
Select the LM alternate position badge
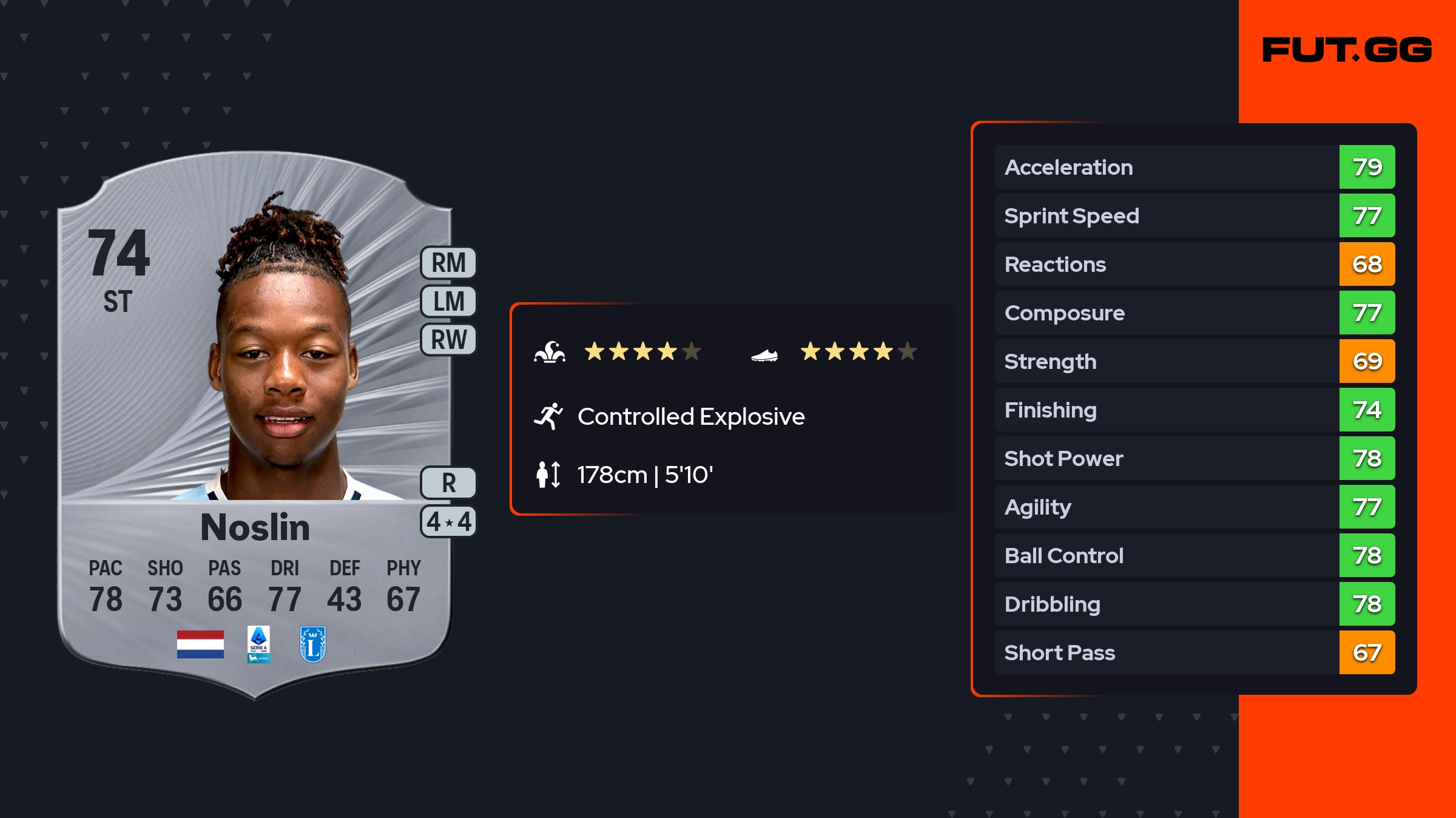pos(448,301)
